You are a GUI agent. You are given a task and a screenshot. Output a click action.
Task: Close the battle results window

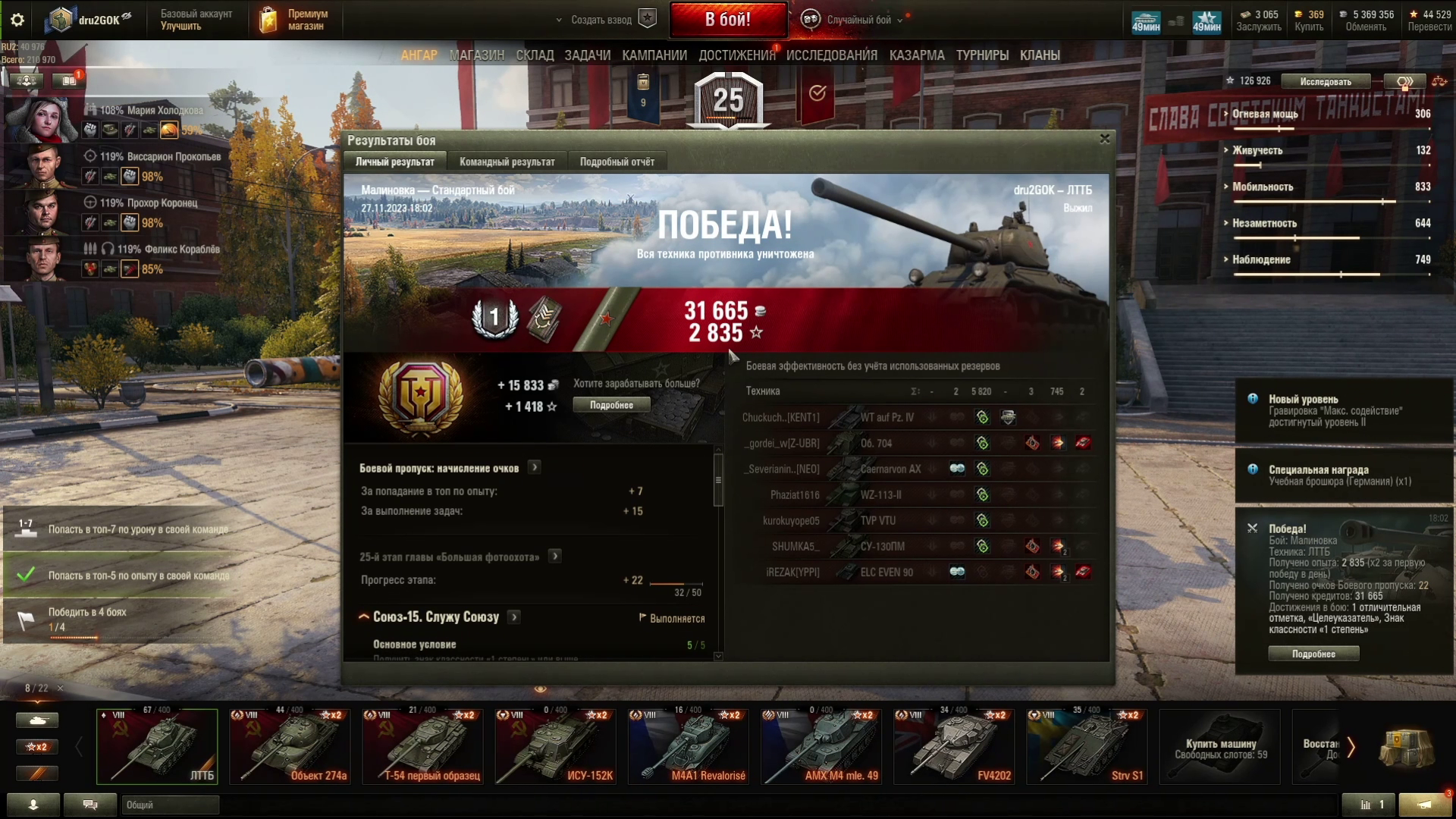[x=1104, y=139]
